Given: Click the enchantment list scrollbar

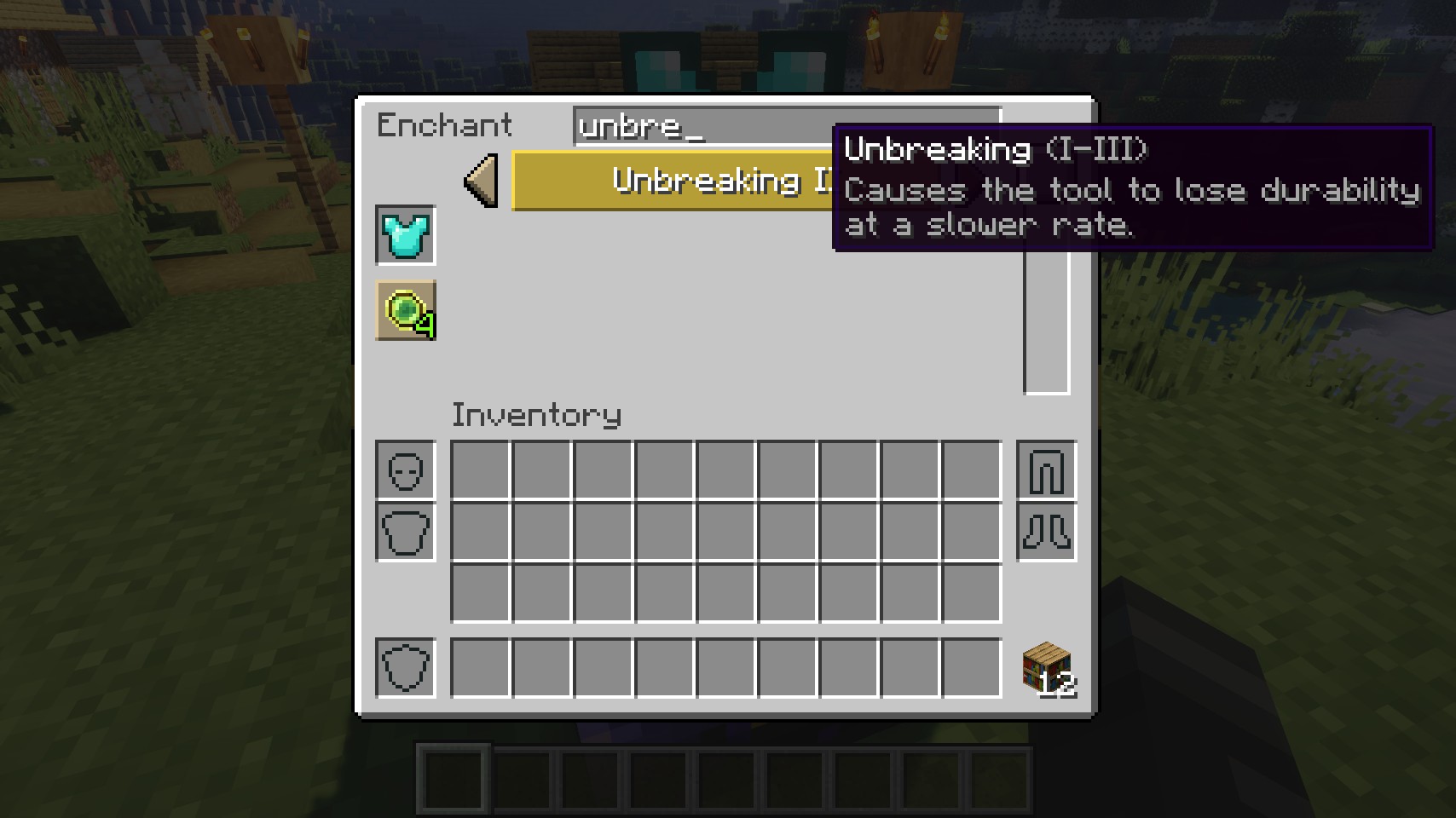Looking at the screenshot, I should click(x=1046, y=324).
